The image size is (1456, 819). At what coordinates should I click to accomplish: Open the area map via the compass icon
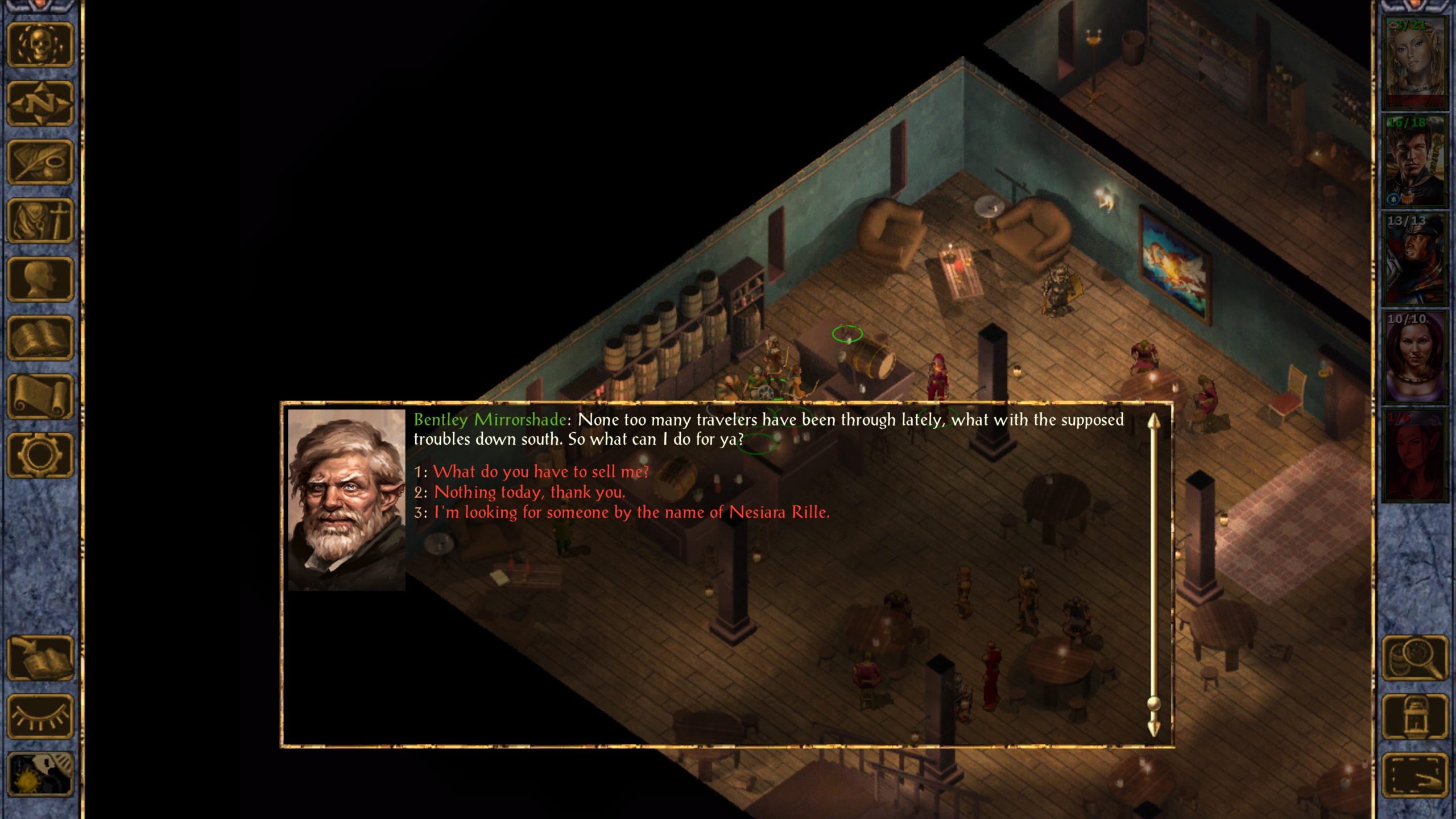pyautogui.click(x=40, y=104)
